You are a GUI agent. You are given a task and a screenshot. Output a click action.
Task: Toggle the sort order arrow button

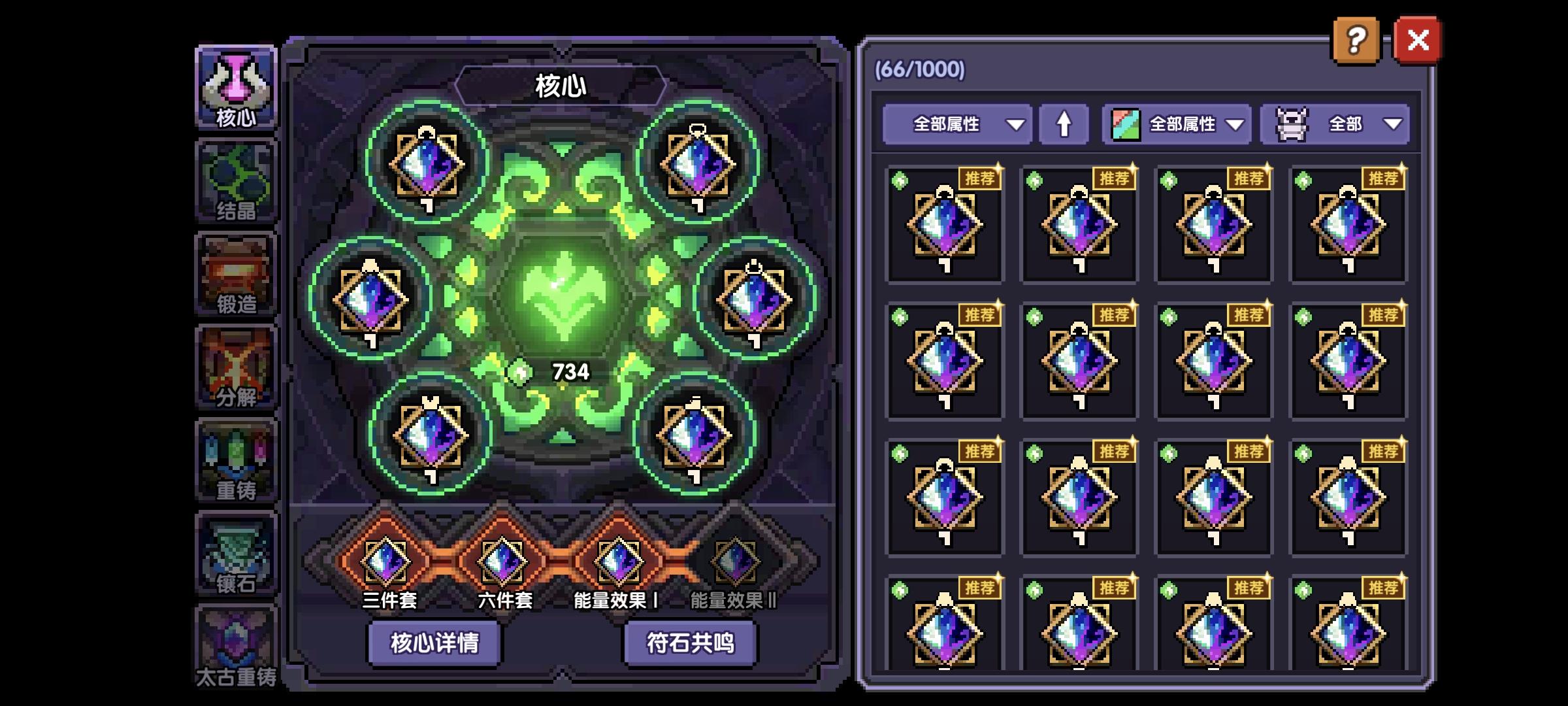coord(1064,124)
